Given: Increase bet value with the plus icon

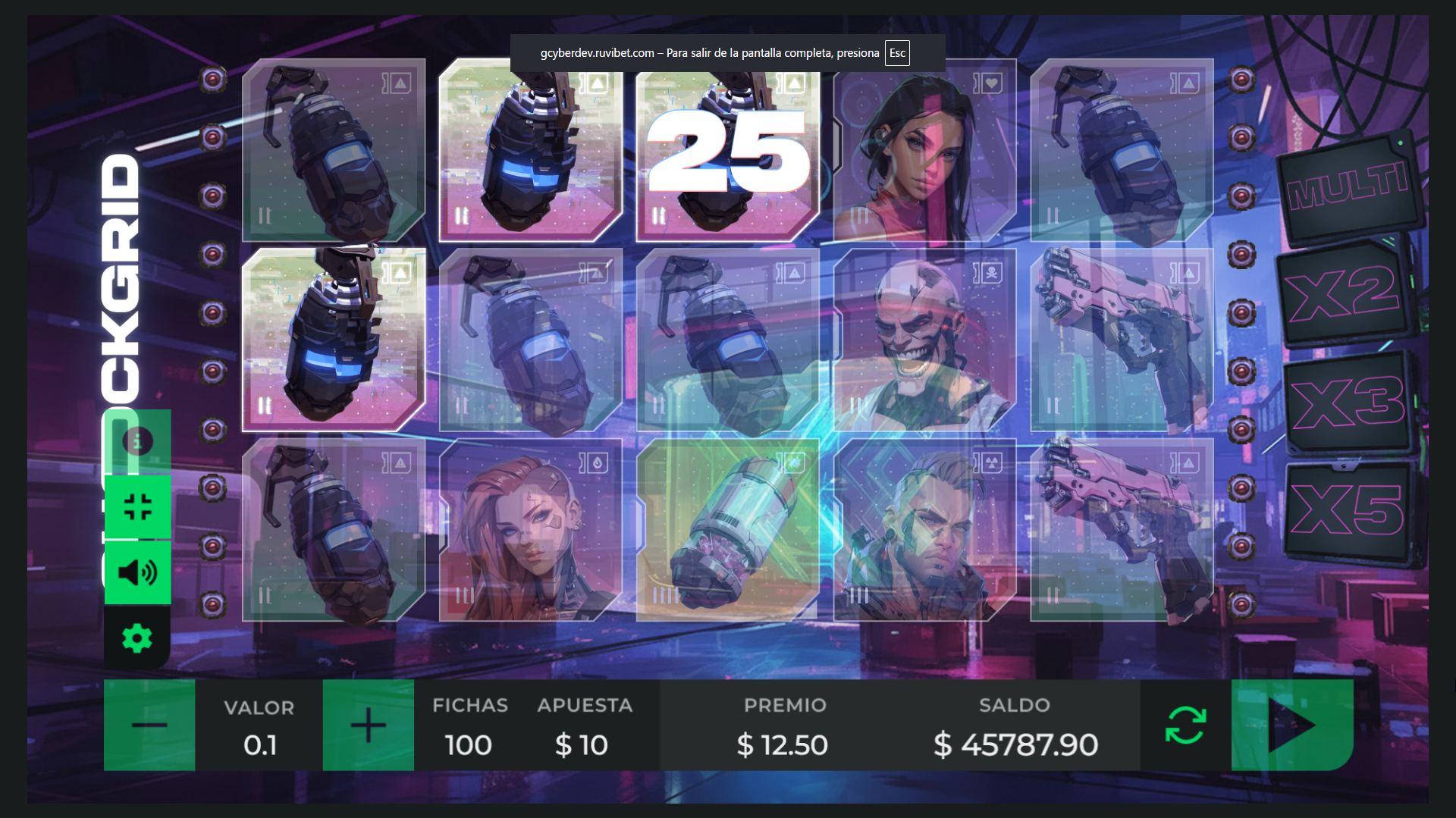Looking at the screenshot, I should point(368,725).
